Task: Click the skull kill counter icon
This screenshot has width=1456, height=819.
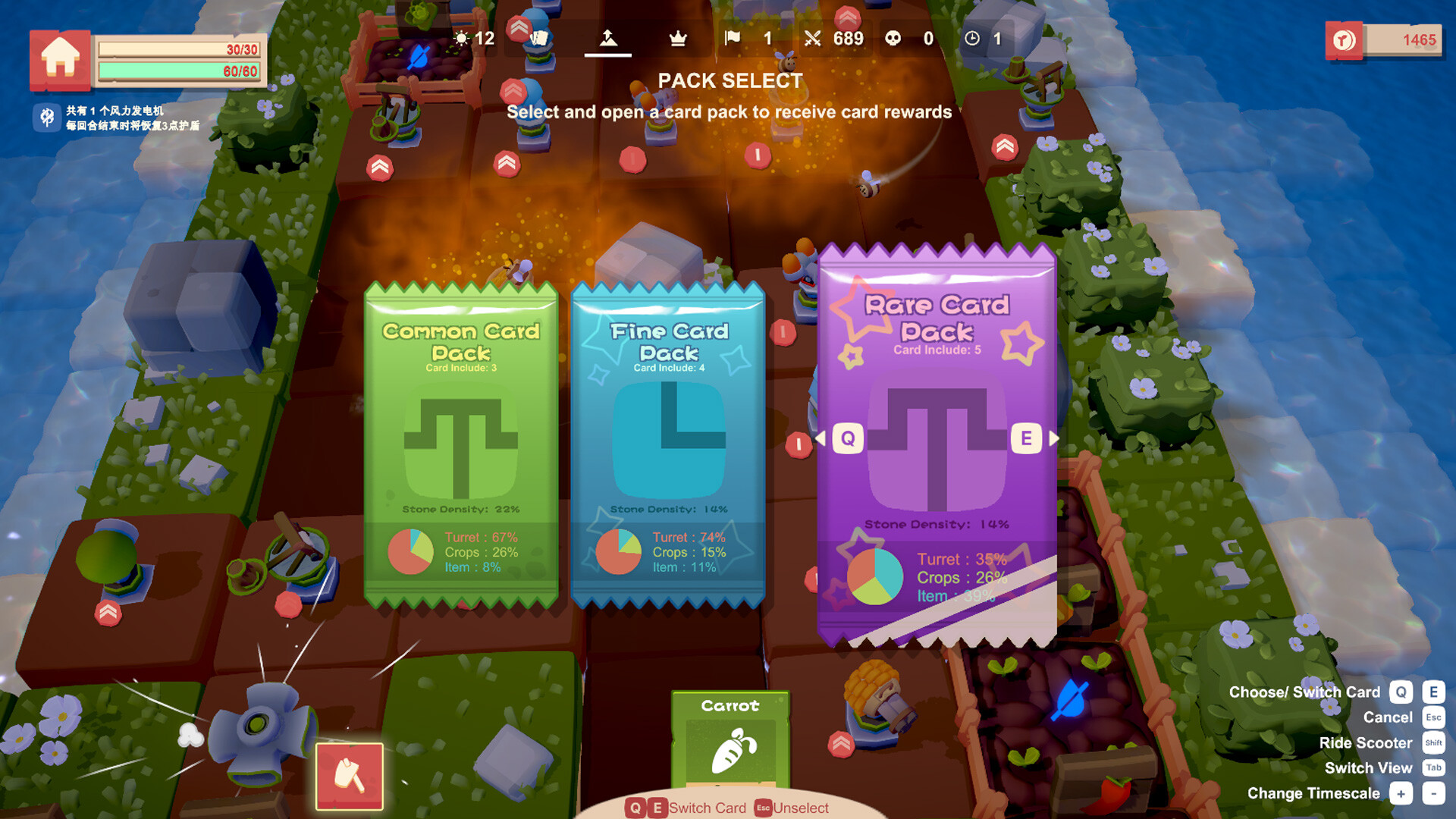Action: click(893, 38)
